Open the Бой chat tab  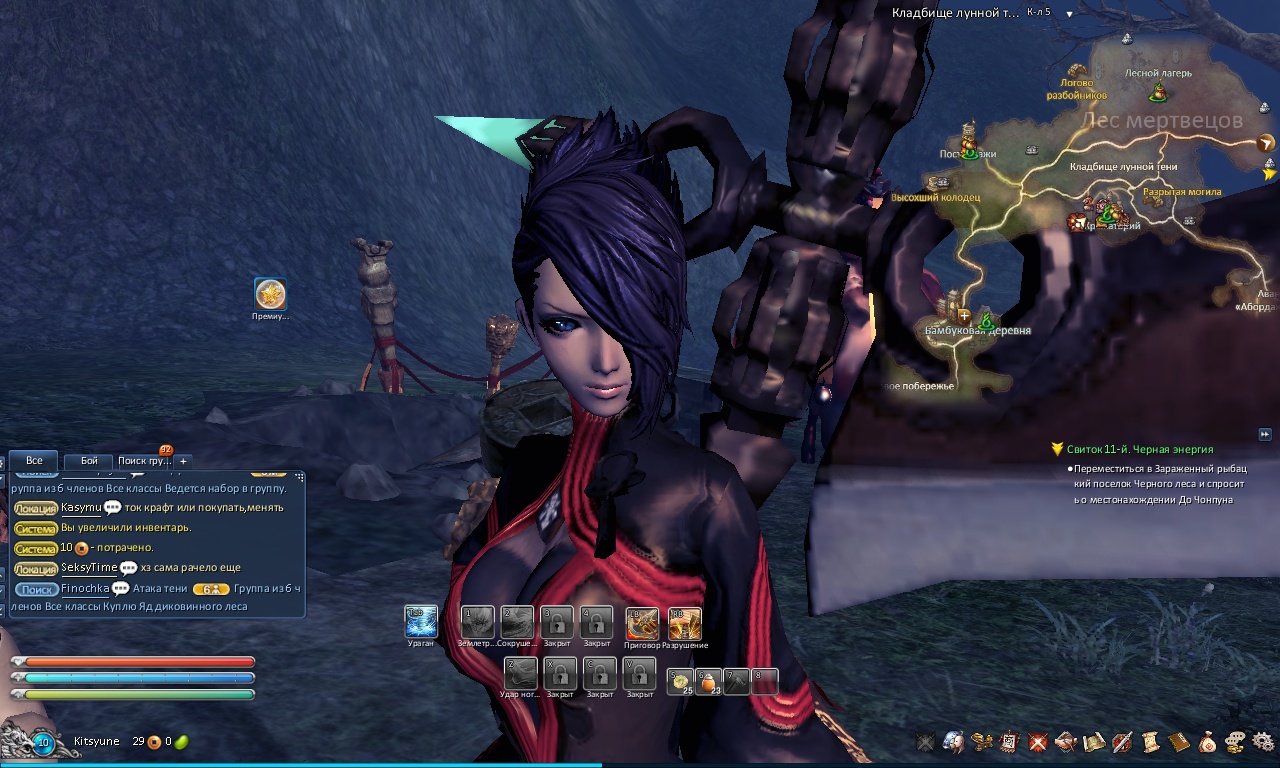point(89,461)
